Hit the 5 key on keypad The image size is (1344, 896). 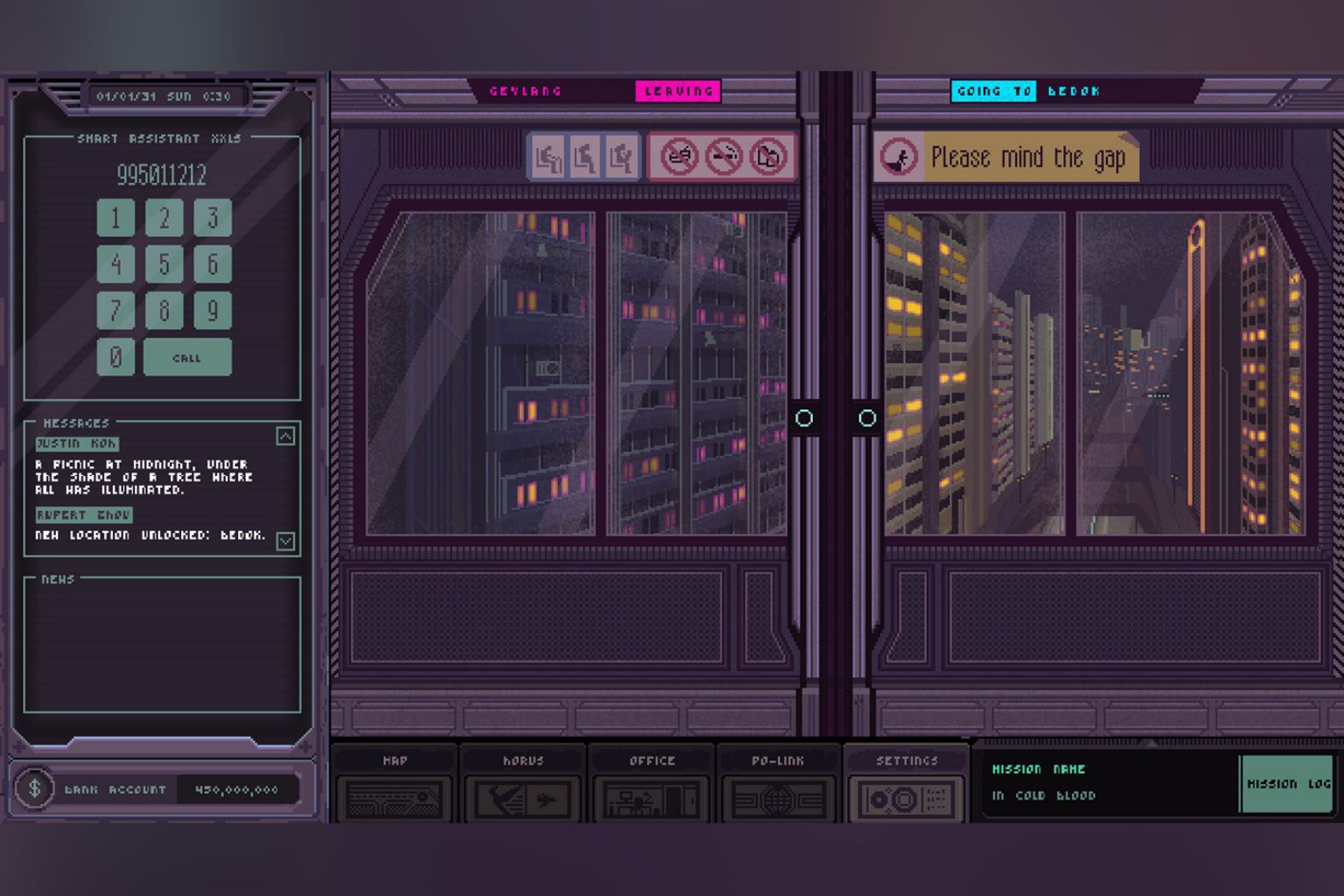point(164,264)
